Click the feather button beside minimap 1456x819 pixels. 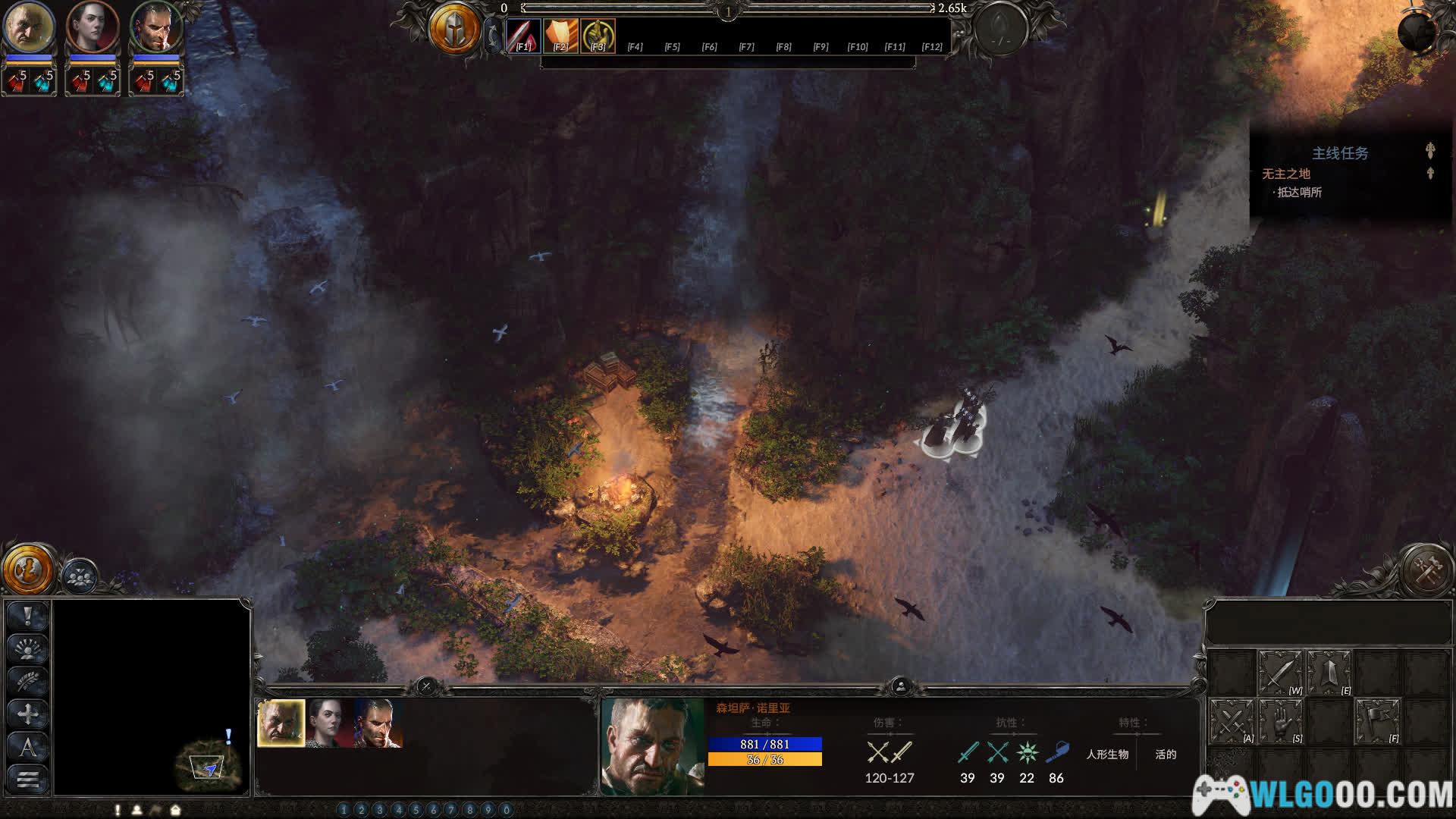[x=28, y=681]
